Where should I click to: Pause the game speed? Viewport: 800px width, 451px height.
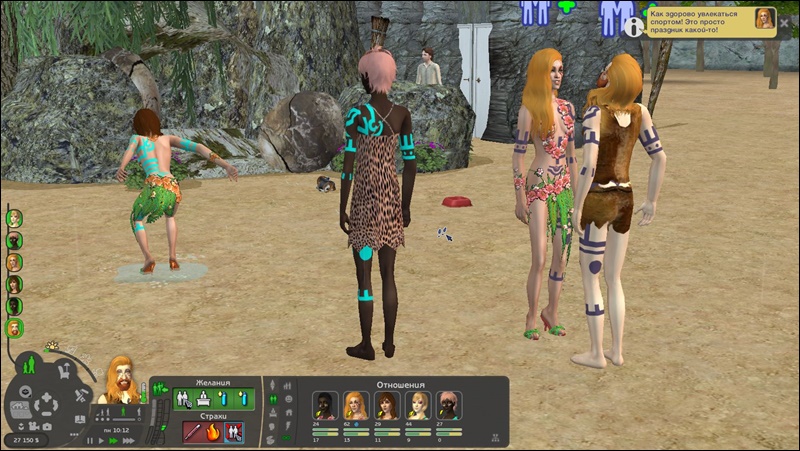point(89,440)
